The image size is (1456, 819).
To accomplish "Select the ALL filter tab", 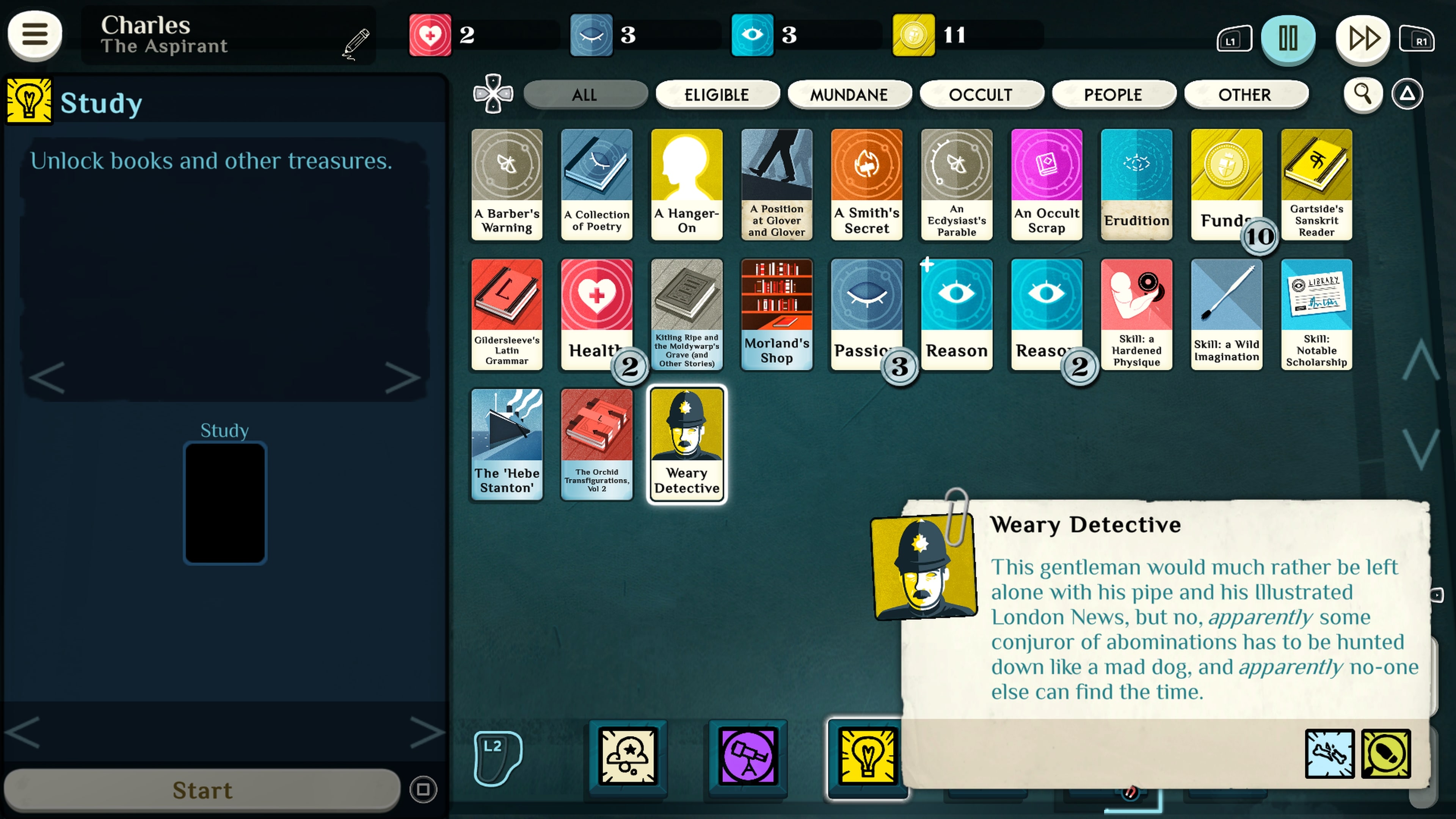I will pos(585,94).
